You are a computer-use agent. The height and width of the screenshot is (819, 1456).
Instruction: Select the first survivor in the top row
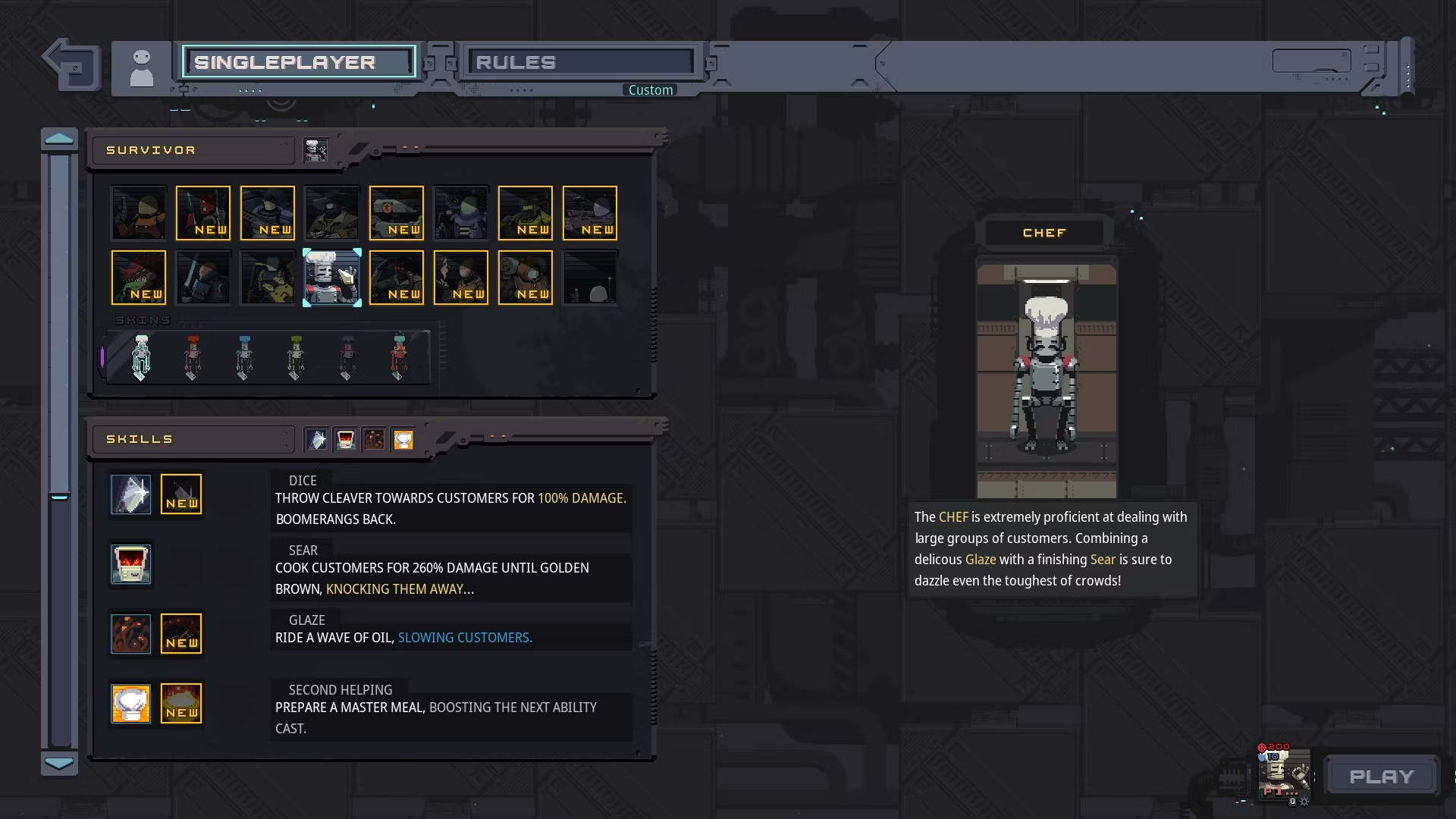point(139,213)
